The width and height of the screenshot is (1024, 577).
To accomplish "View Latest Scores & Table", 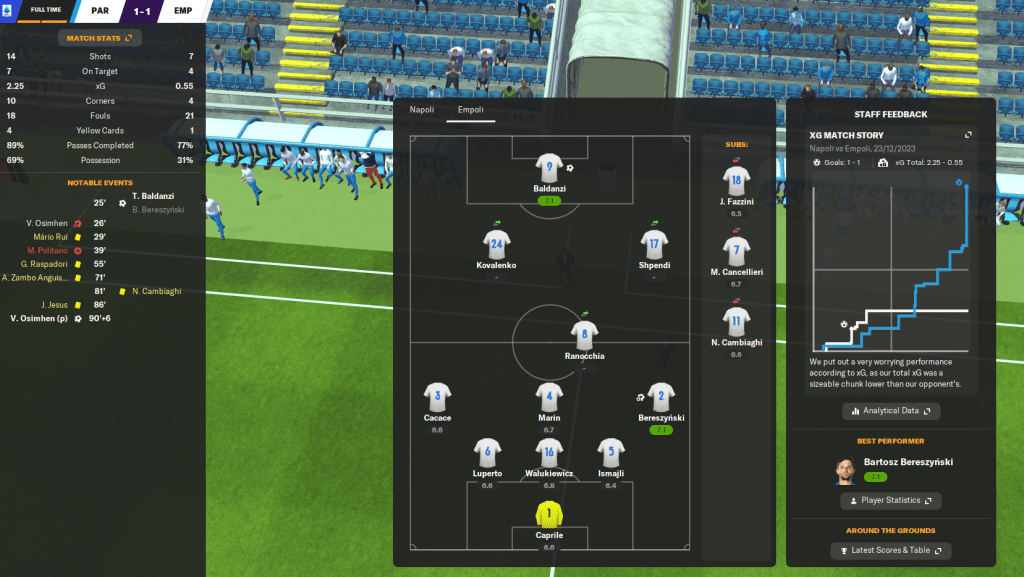I will click(890, 551).
